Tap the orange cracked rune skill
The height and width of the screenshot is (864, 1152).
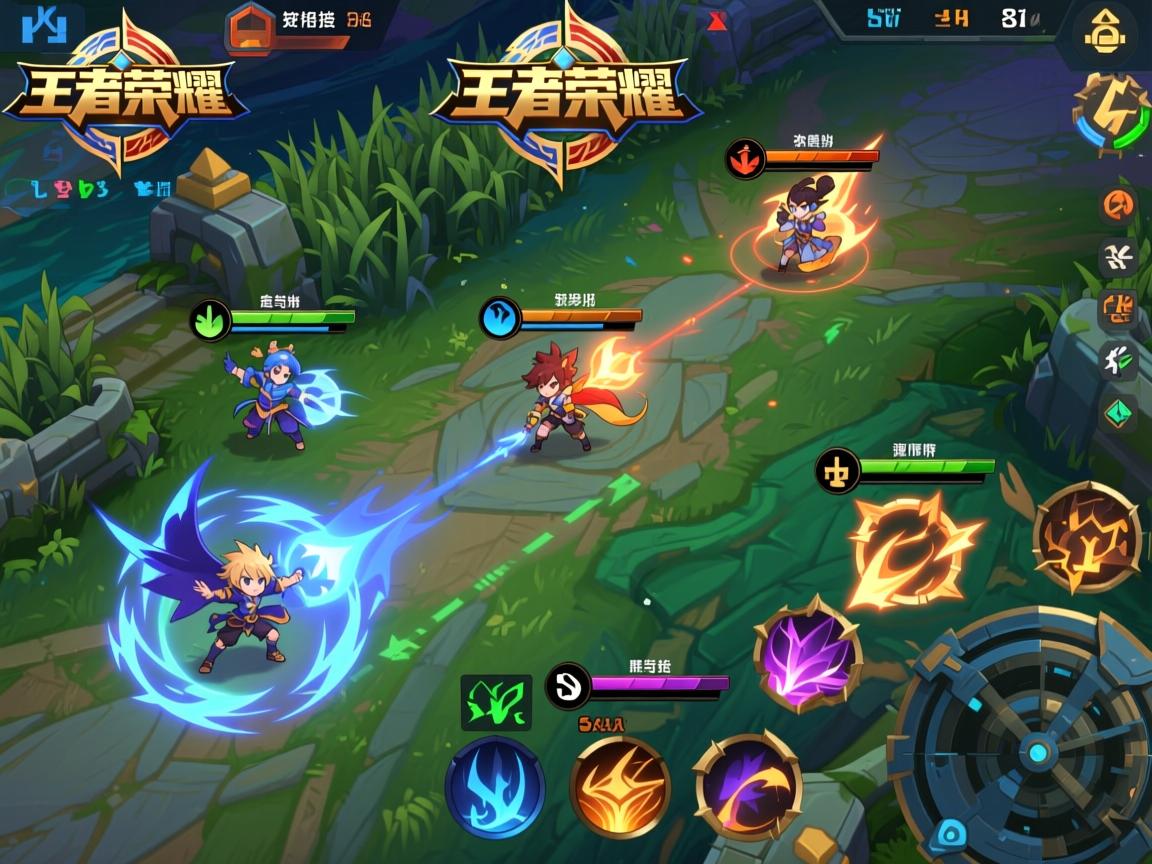(1087, 537)
